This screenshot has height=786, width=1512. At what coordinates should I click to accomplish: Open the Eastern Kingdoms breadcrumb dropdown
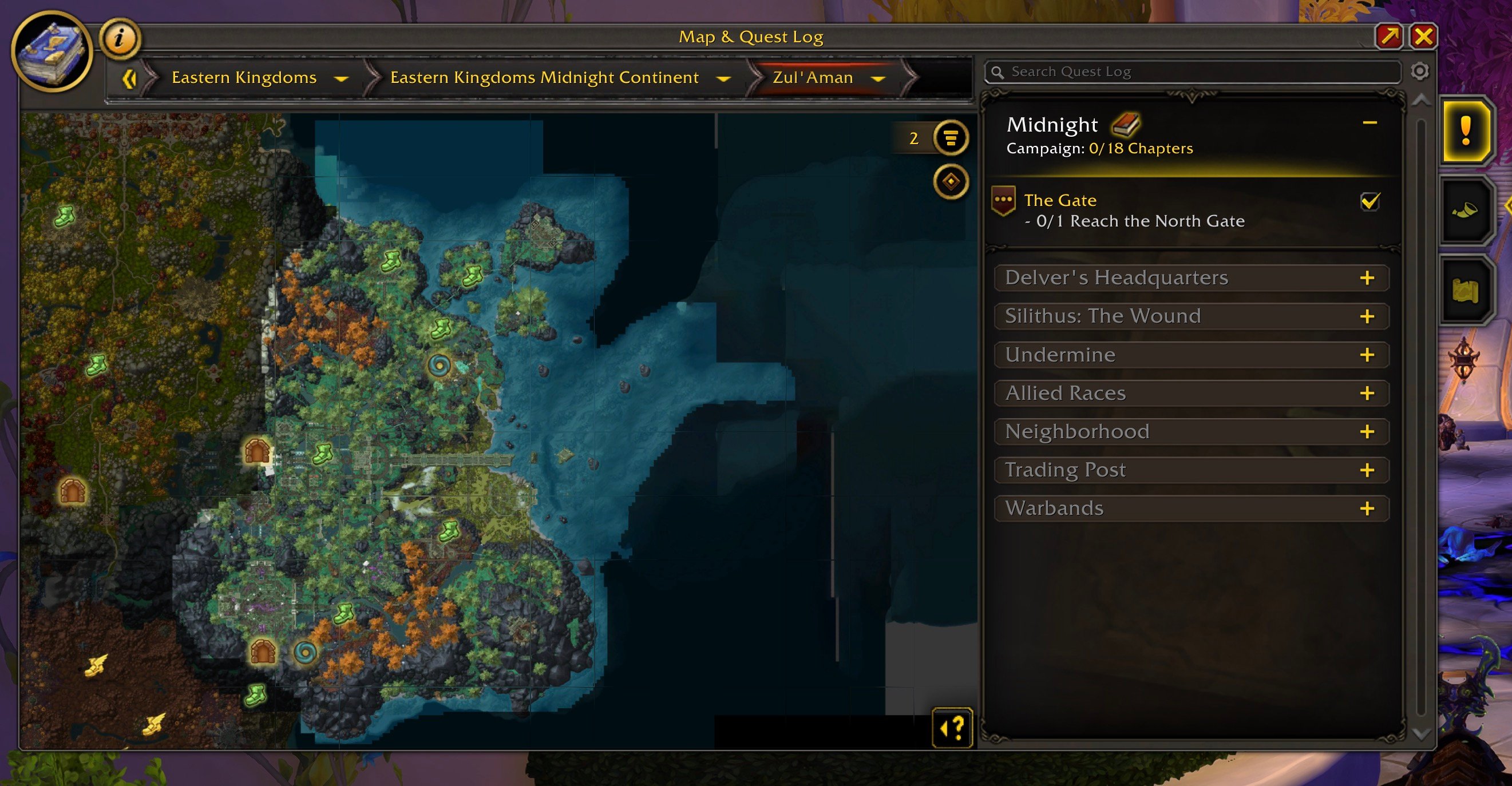pos(341,78)
